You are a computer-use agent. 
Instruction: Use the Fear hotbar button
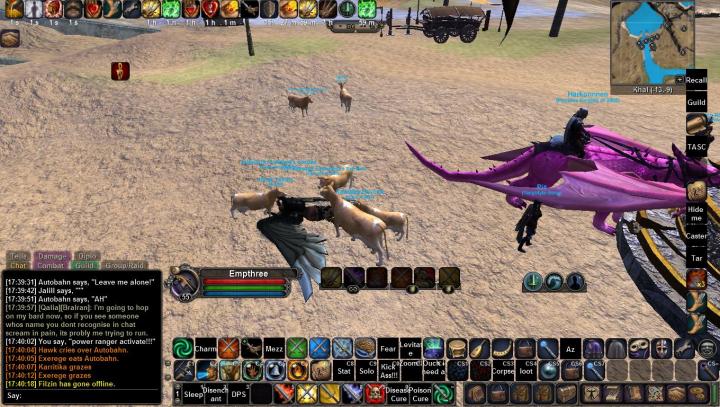pyautogui.click(x=387, y=348)
